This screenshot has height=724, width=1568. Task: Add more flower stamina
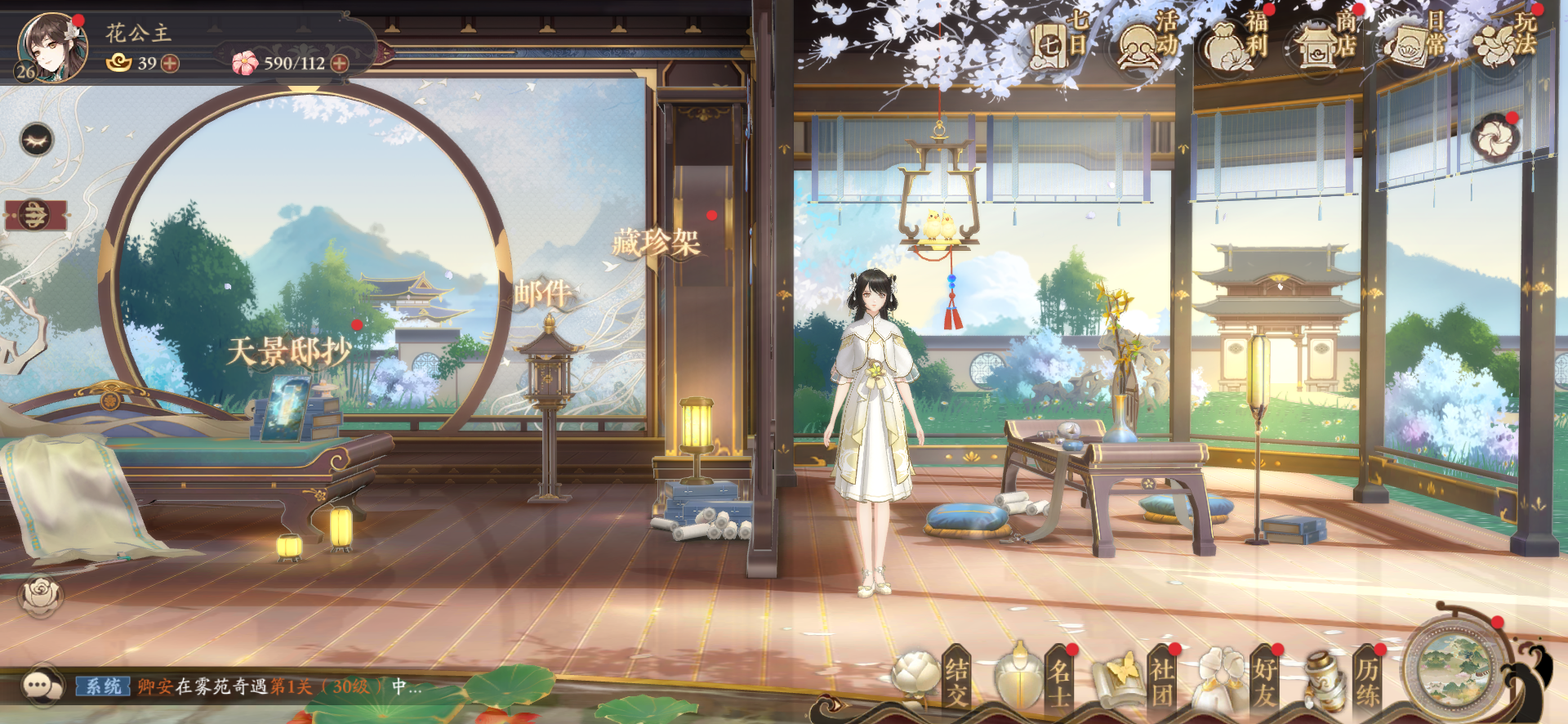click(340, 64)
